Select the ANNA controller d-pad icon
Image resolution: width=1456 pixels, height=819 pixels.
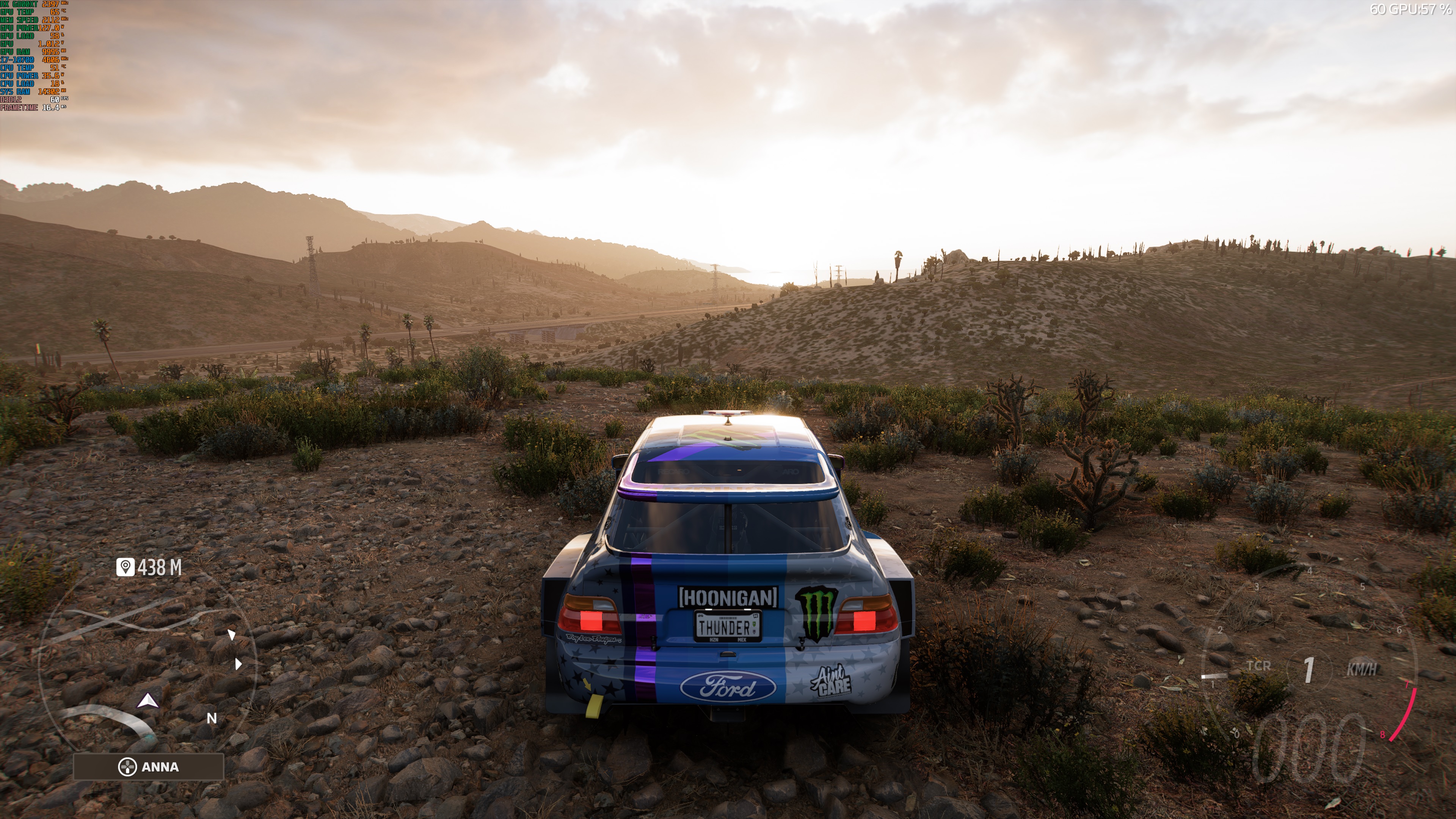[x=128, y=767]
